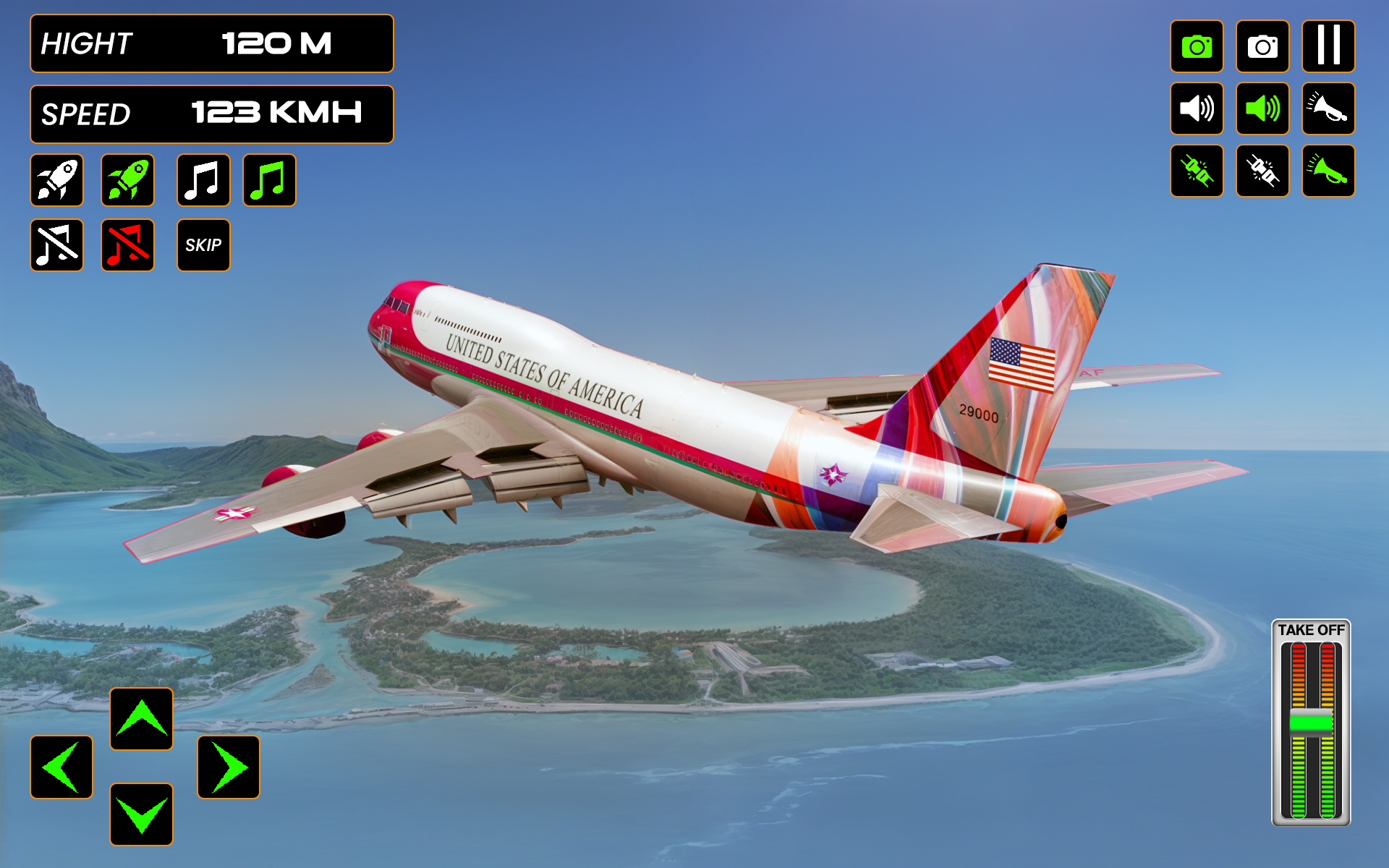Viewport: 1389px width, 868px height.
Task: Mute music with the white crossed-note icon
Action: [57, 245]
